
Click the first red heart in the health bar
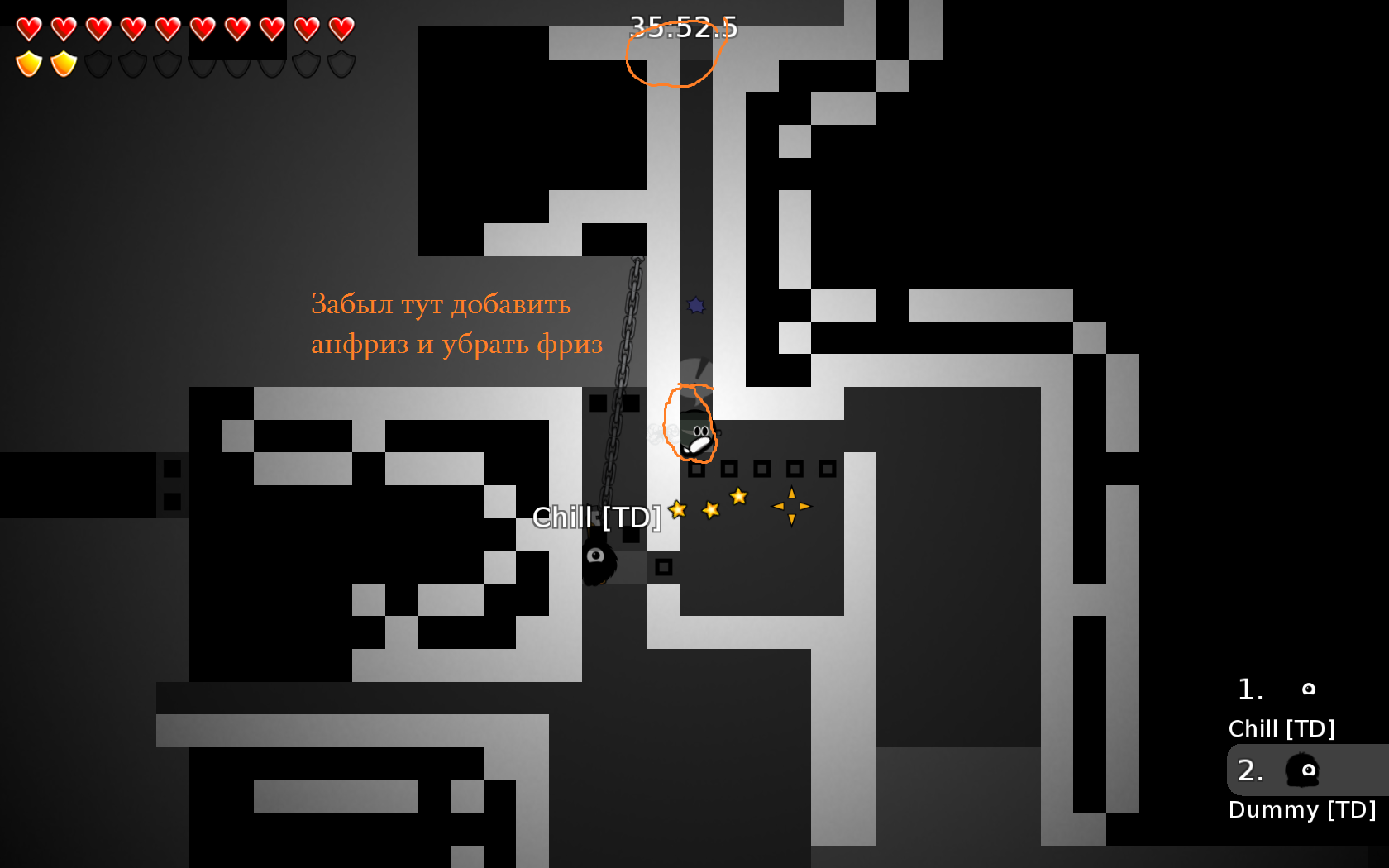[27, 29]
